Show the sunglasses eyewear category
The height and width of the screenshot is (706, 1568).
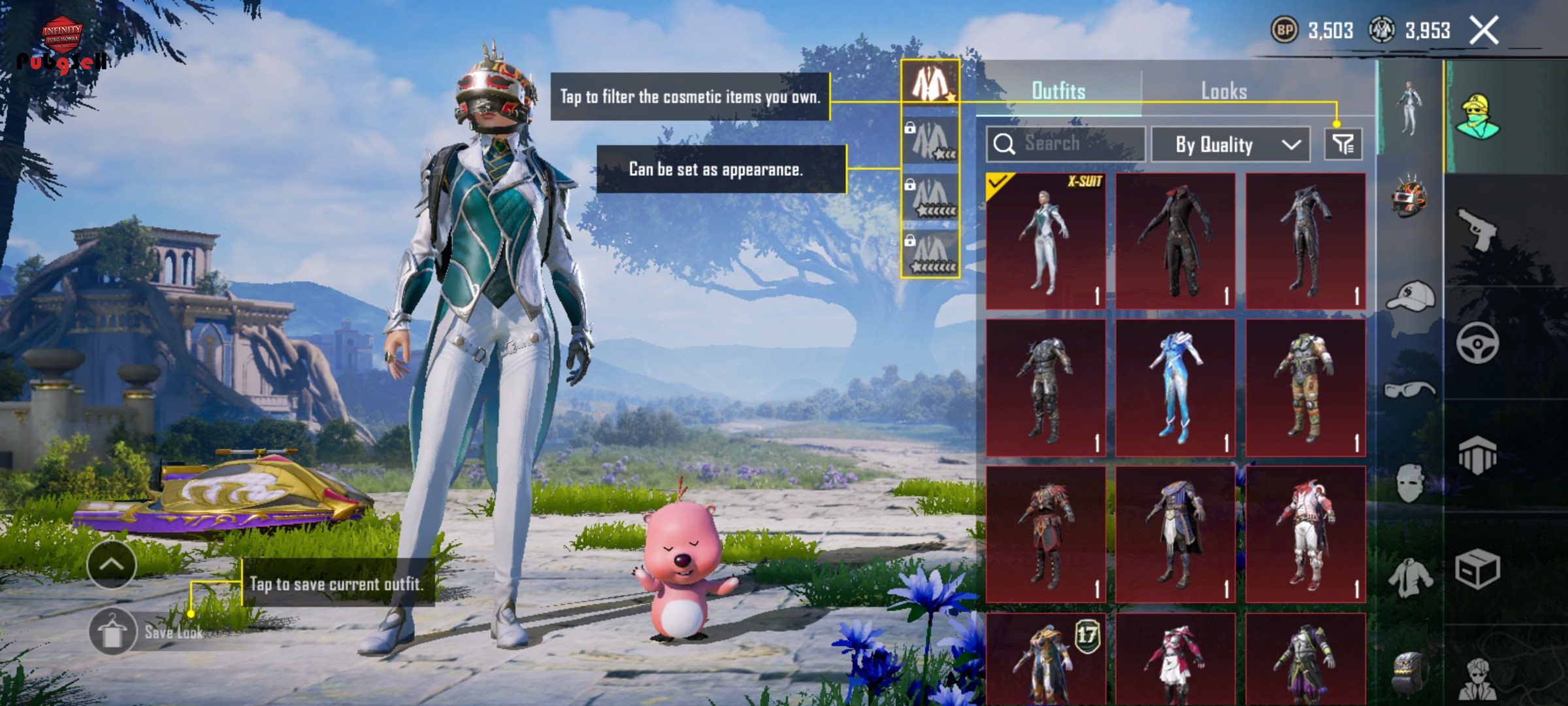(x=1410, y=391)
